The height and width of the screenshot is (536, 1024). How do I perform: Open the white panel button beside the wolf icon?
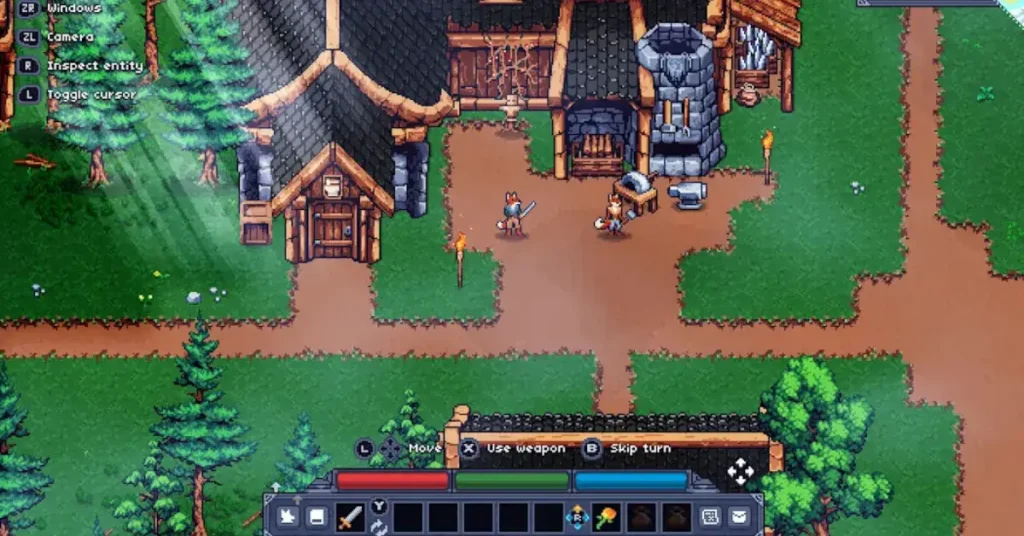tap(315, 517)
